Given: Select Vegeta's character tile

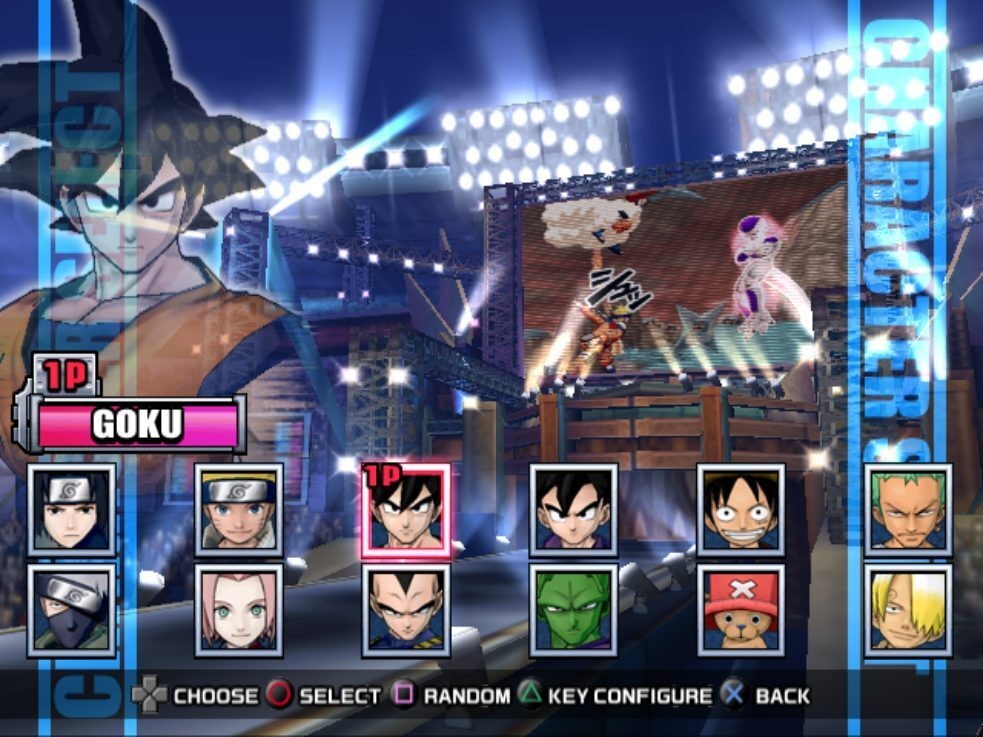Looking at the screenshot, I should coord(406,610).
